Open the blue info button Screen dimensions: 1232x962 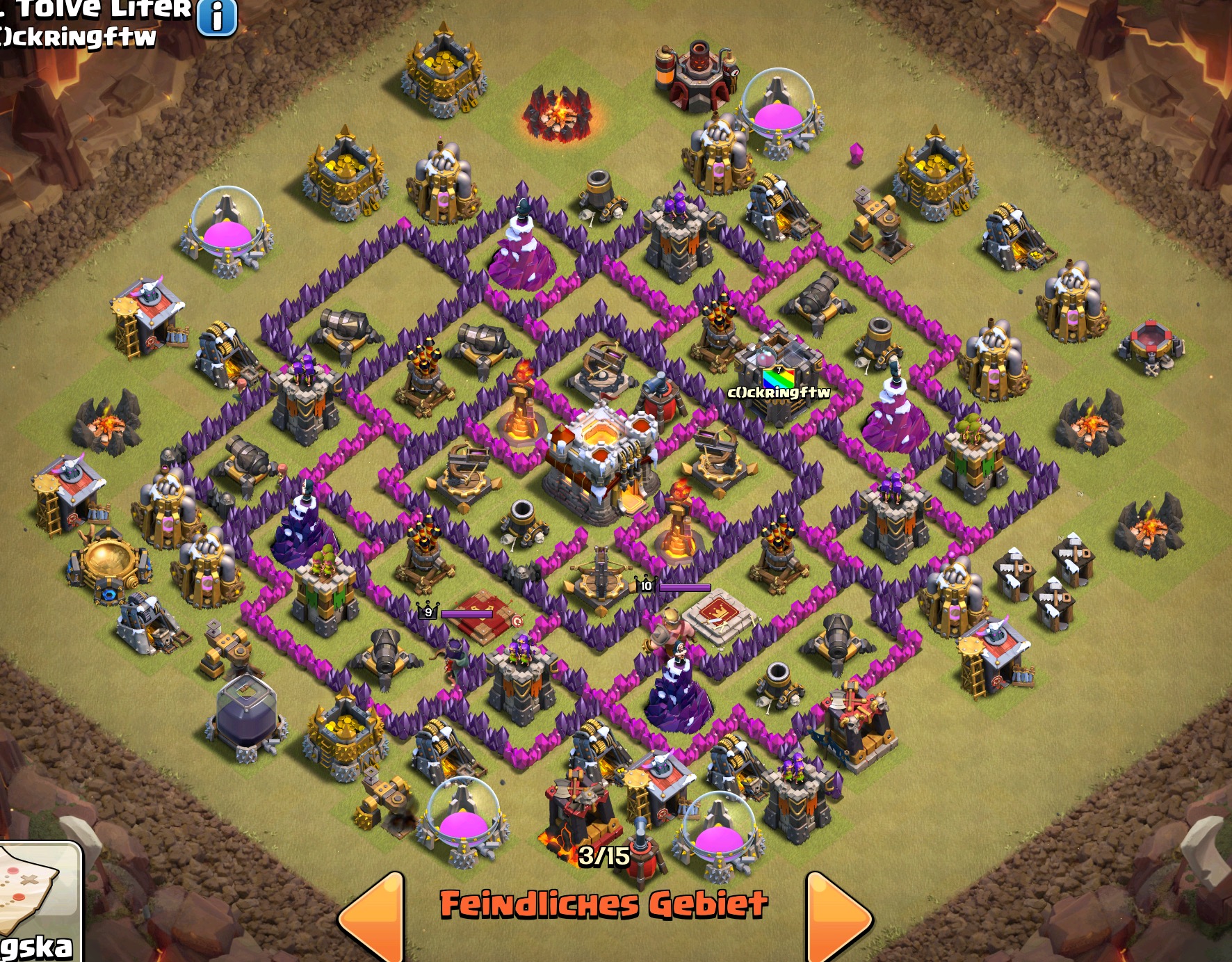pos(217,16)
